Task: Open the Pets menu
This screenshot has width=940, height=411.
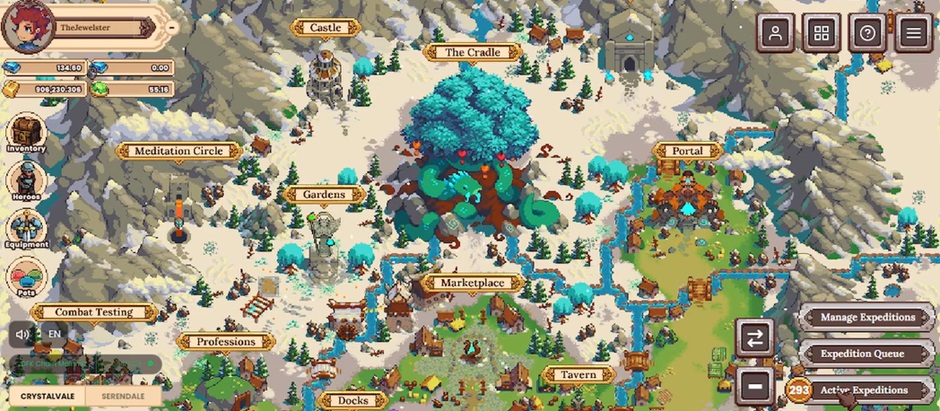Action: (27, 277)
